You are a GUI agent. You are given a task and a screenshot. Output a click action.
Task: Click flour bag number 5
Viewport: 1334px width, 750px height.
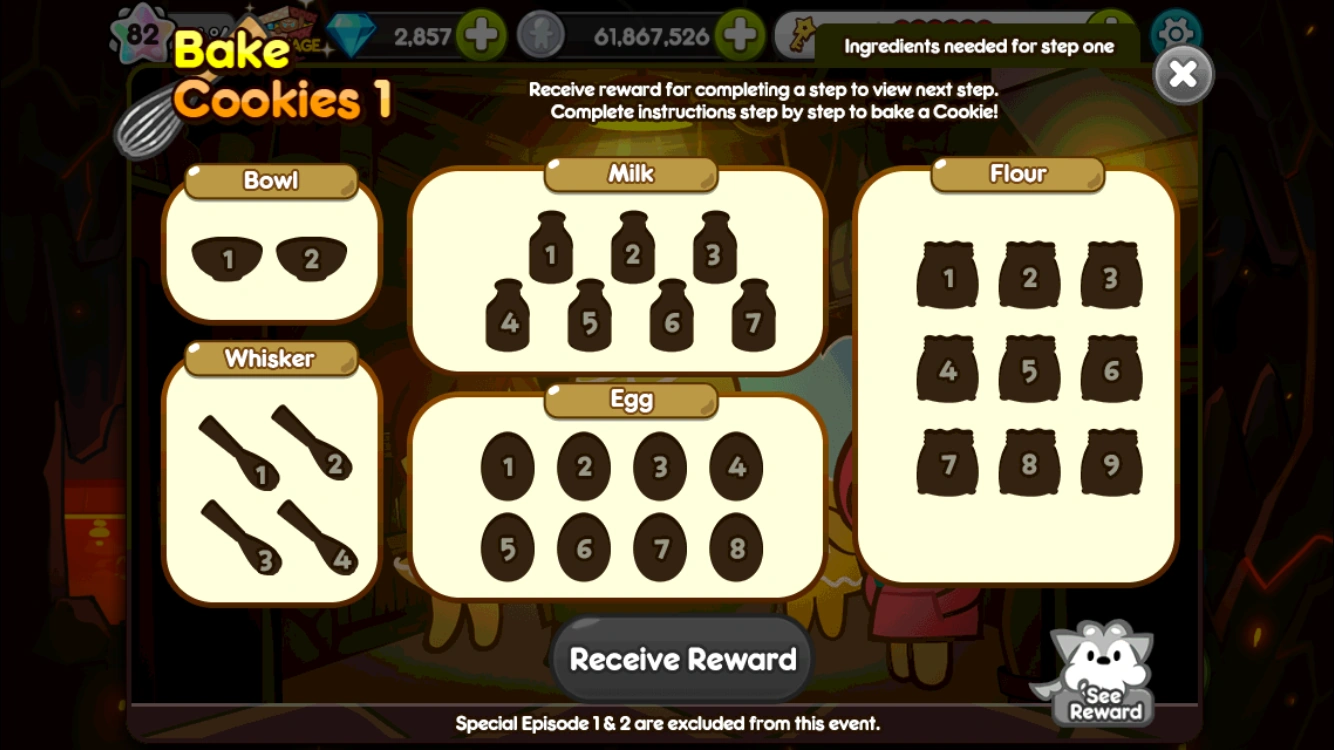point(1028,369)
